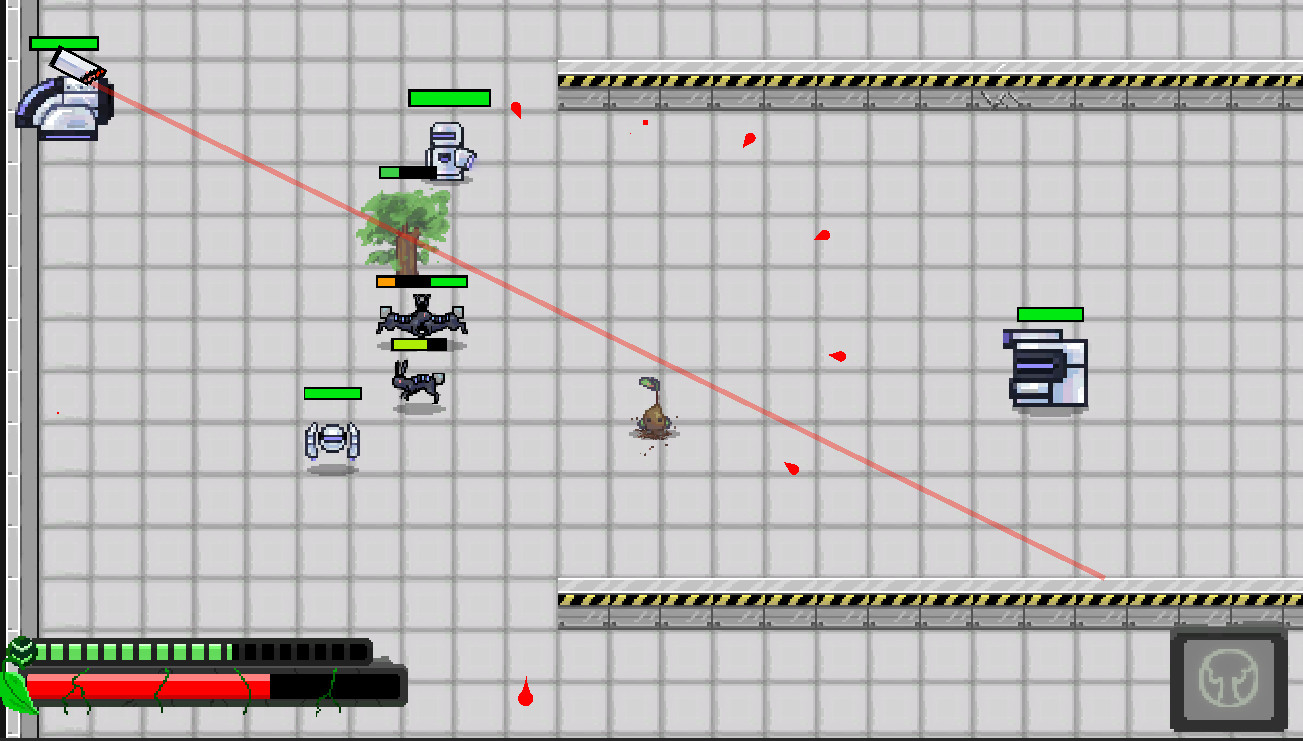Select the printer robot on the right side
The image size is (1303, 741).
[1045, 370]
